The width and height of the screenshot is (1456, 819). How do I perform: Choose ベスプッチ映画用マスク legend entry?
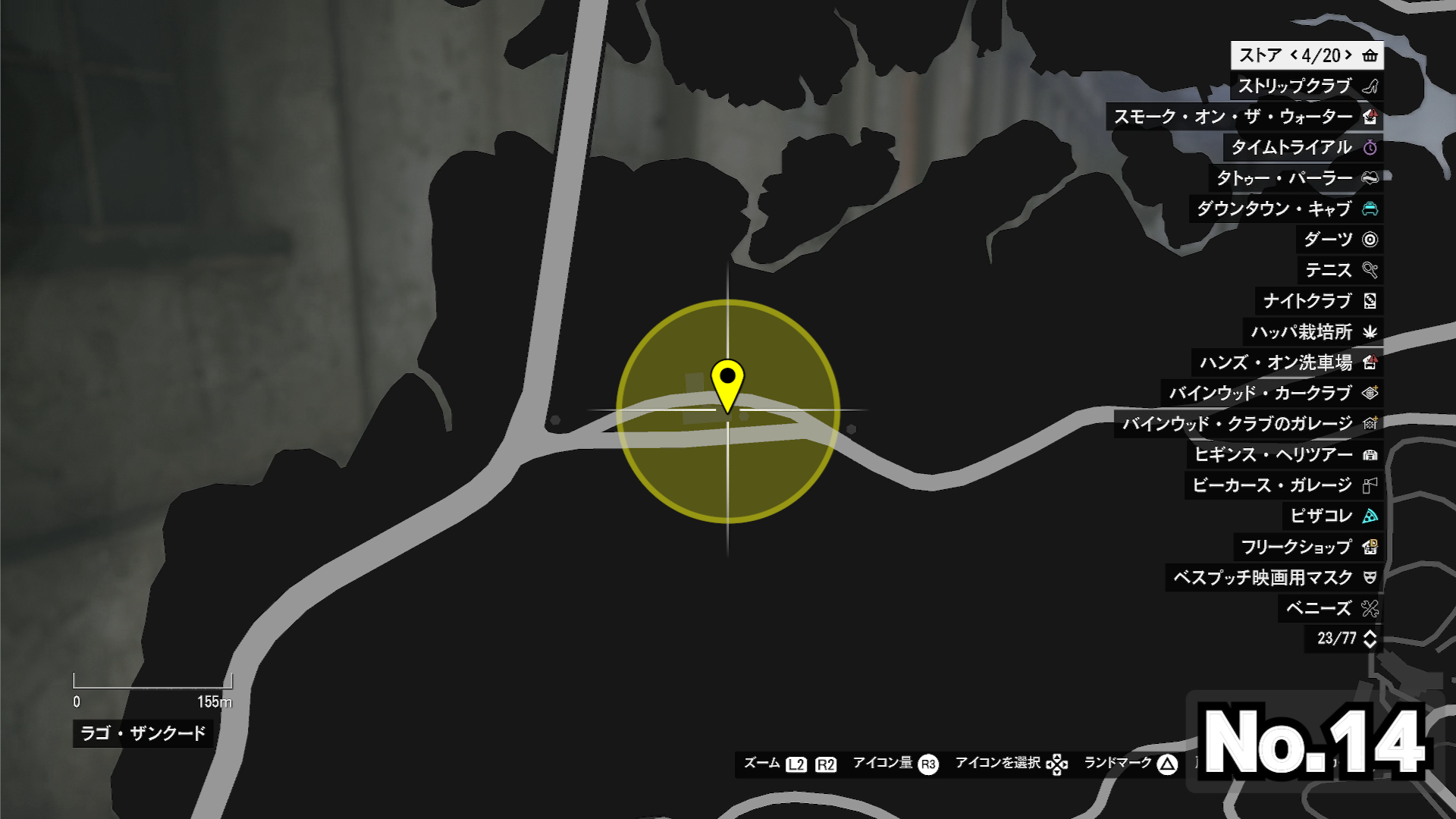click(x=1274, y=578)
